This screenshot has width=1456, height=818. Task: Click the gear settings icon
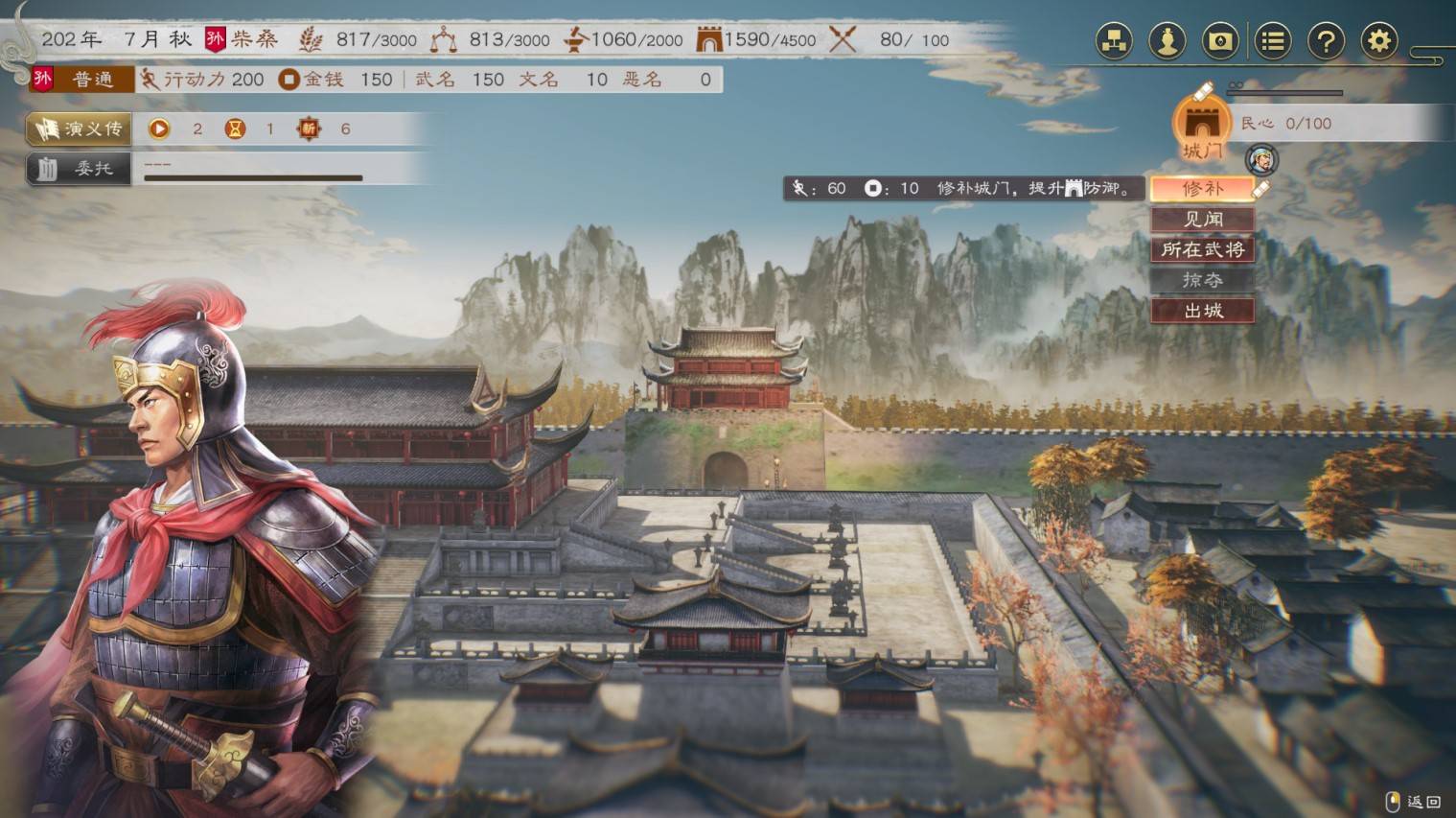(1378, 41)
